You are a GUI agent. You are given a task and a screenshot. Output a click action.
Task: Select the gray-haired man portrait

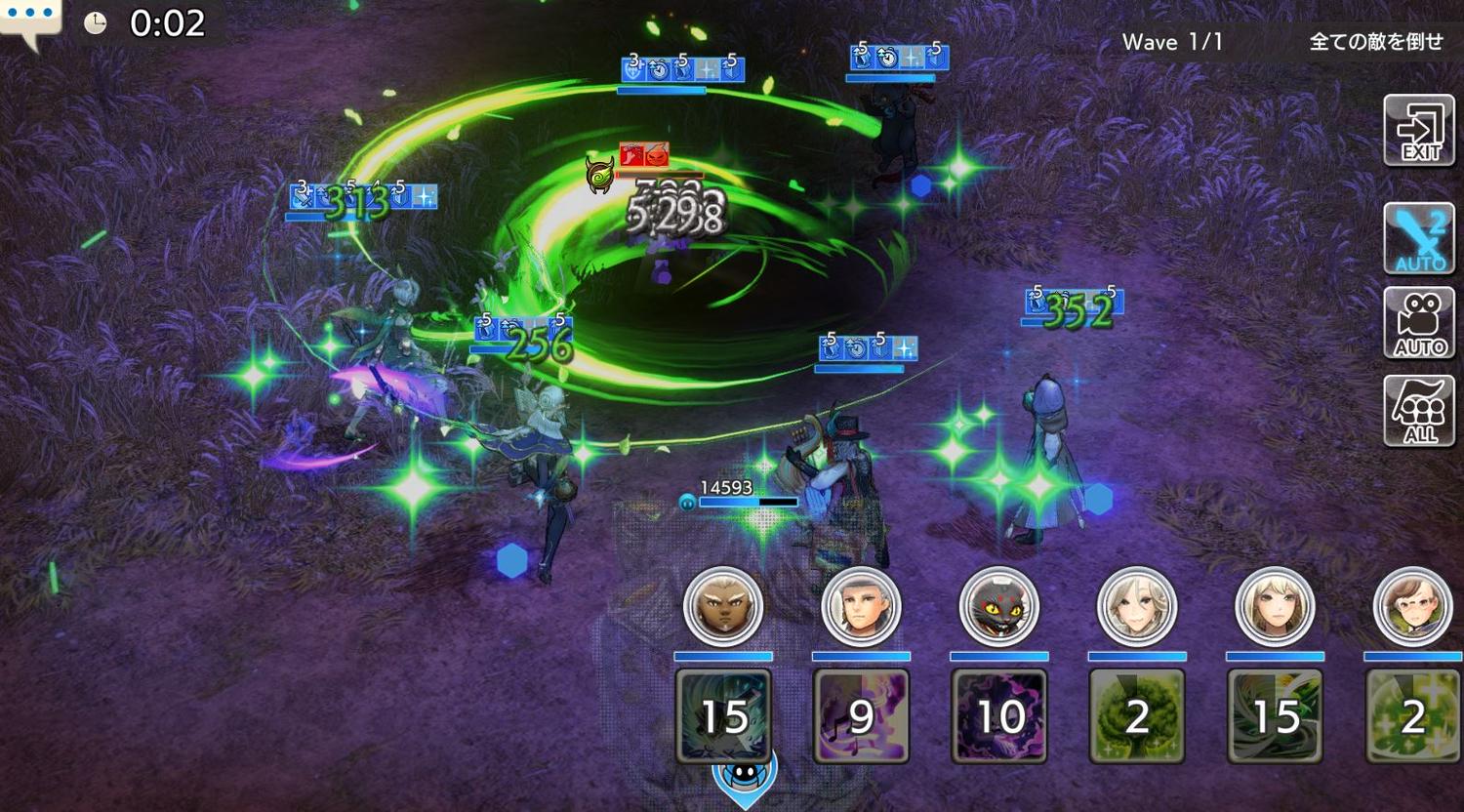point(861,607)
